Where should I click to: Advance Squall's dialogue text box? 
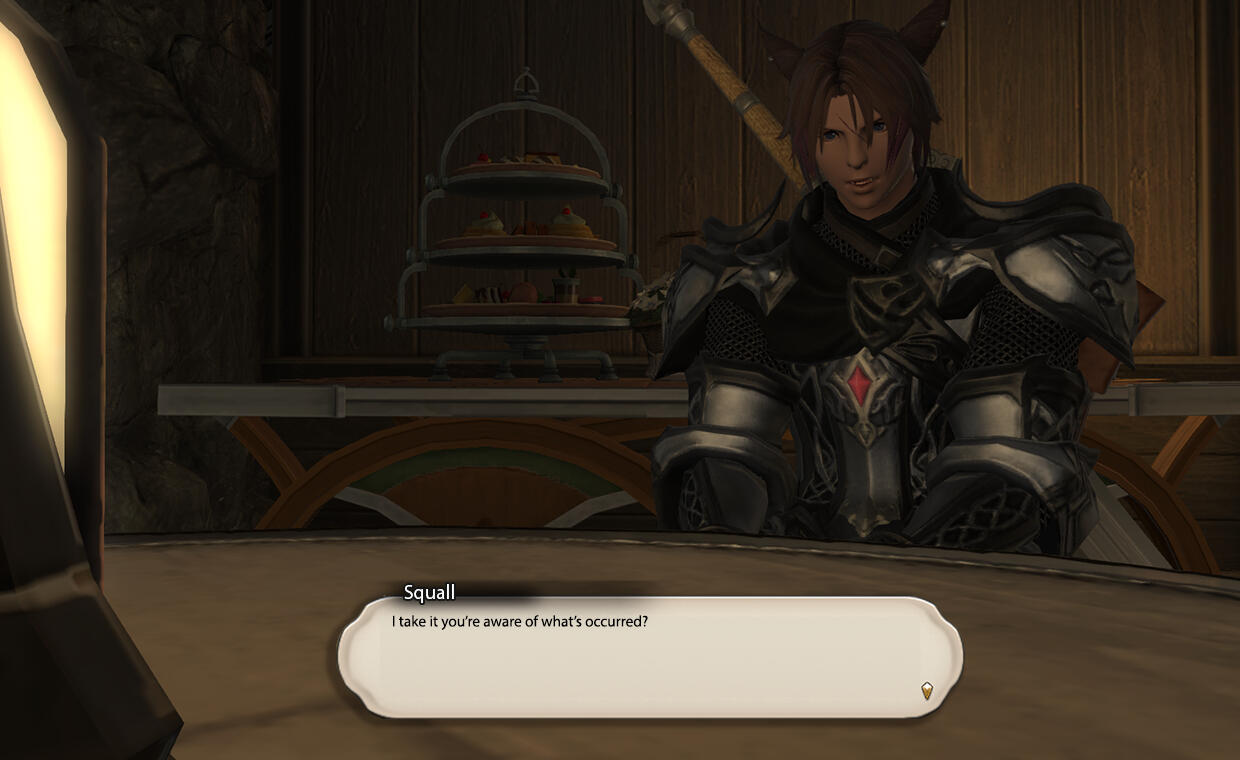[x=650, y=657]
